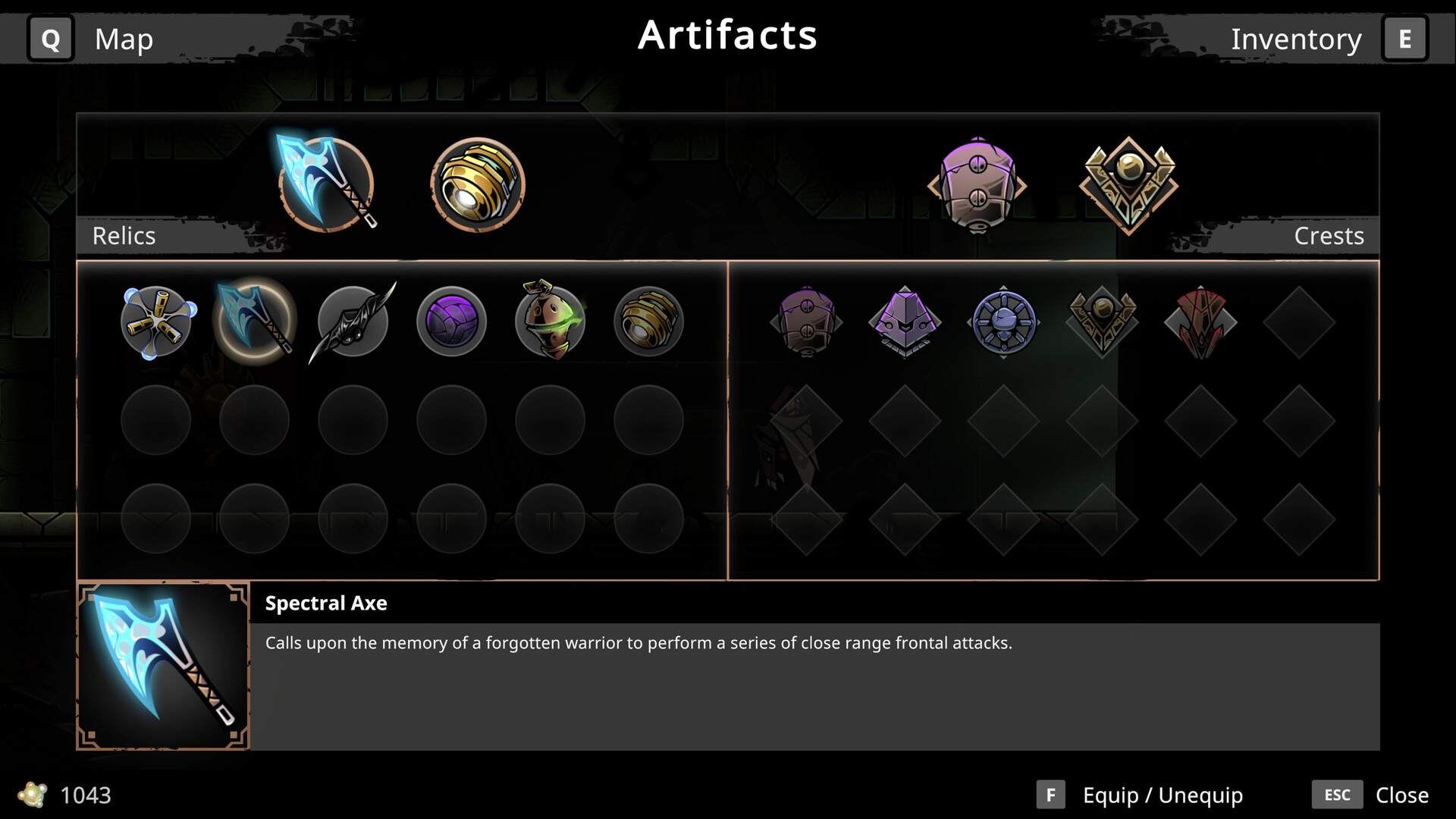1456x819 pixels.
Task: Open the Inventory screen
Action: pos(1297,39)
